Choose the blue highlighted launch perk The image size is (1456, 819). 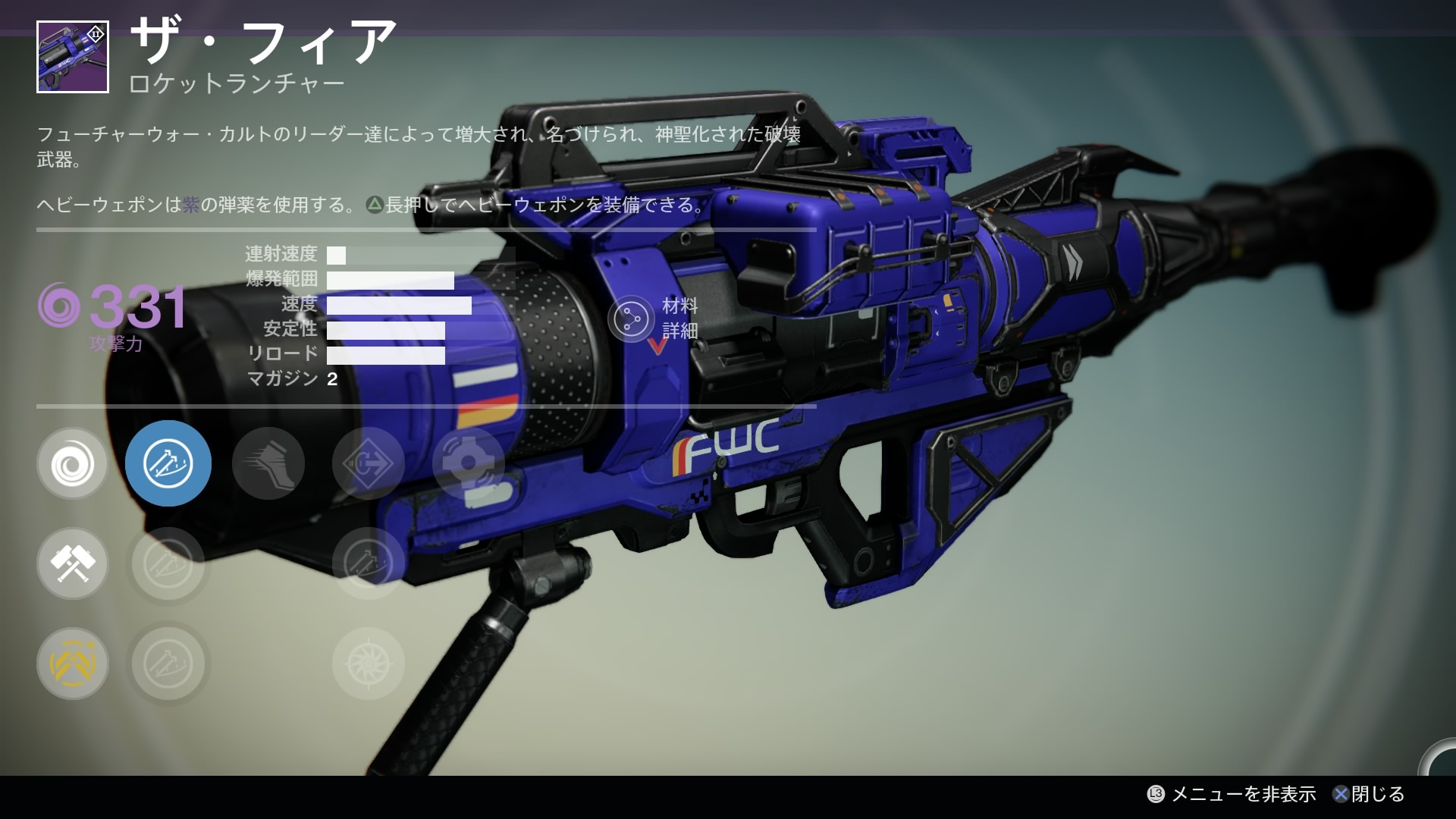coord(168,463)
